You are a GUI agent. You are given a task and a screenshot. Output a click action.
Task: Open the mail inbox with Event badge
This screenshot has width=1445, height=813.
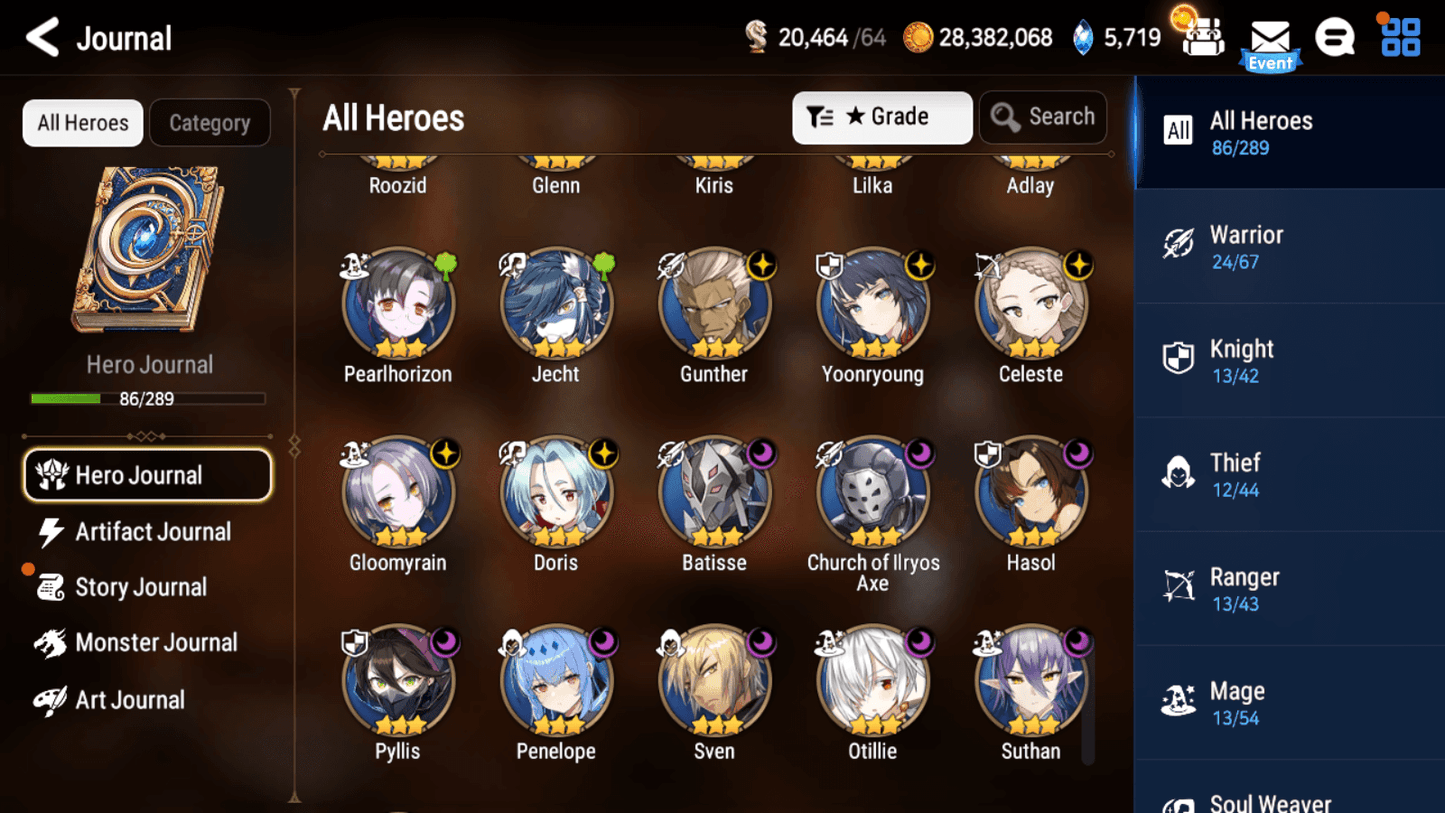click(1270, 38)
